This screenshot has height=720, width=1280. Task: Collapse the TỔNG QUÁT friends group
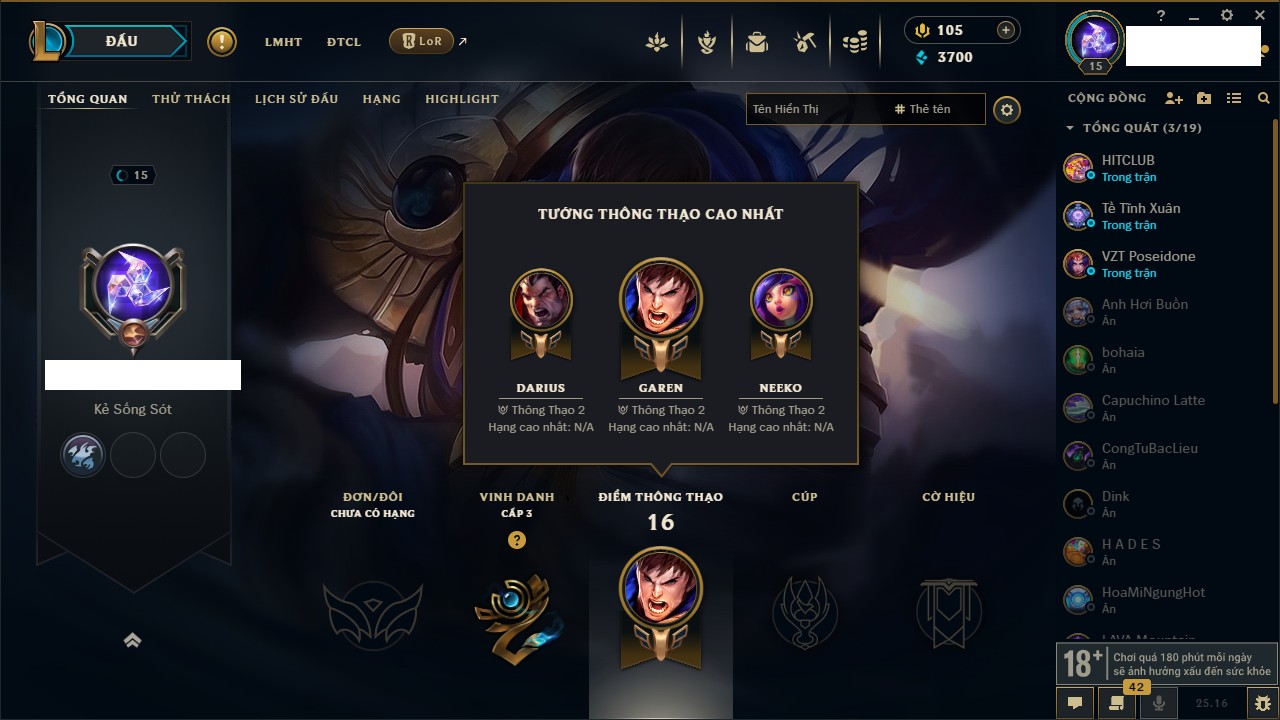pos(1070,128)
